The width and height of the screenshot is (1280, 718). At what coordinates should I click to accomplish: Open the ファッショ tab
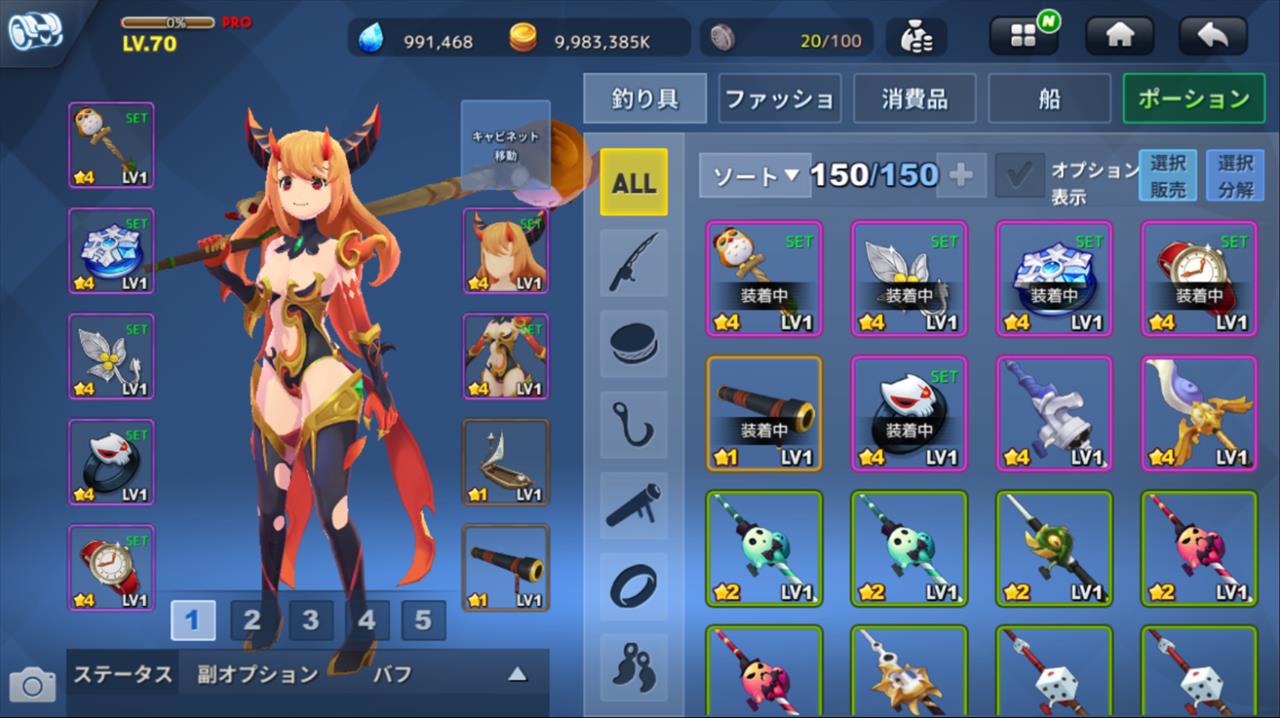coord(779,98)
